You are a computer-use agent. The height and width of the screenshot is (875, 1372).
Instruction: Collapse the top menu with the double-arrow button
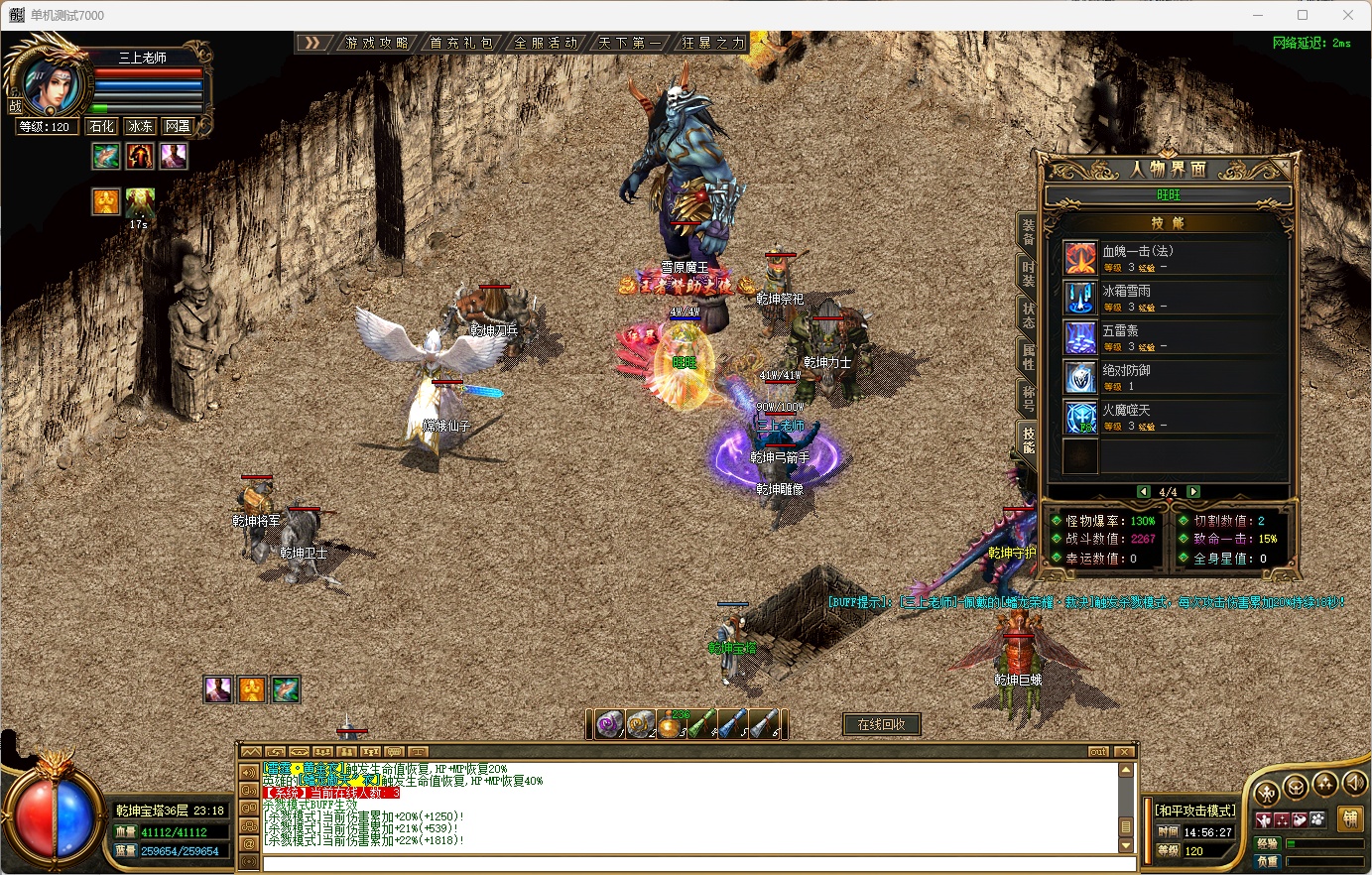pyautogui.click(x=312, y=43)
